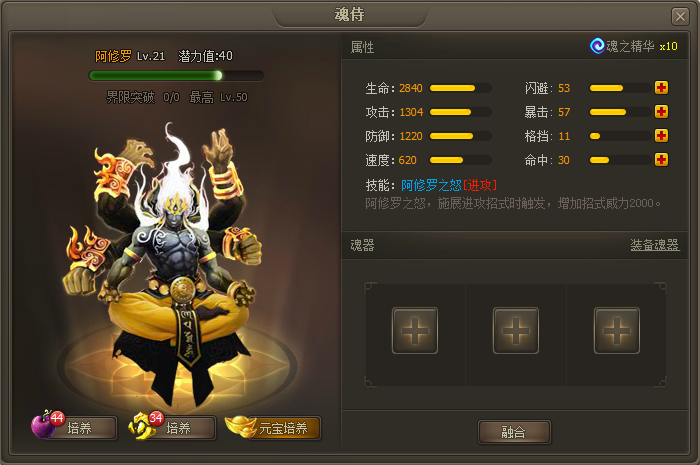Choose 元宝培养 with gold ingots
The height and width of the screenshot is (465, 700).
click(273, 428)
